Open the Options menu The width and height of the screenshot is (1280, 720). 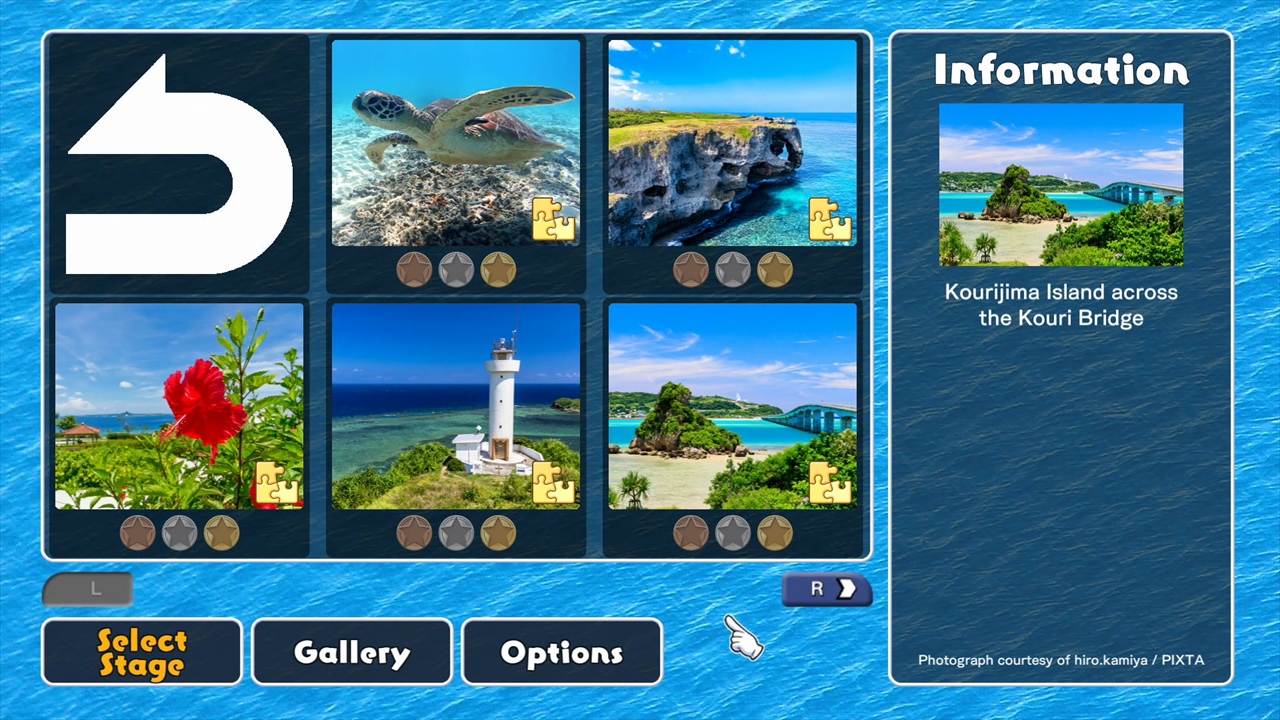561,651
